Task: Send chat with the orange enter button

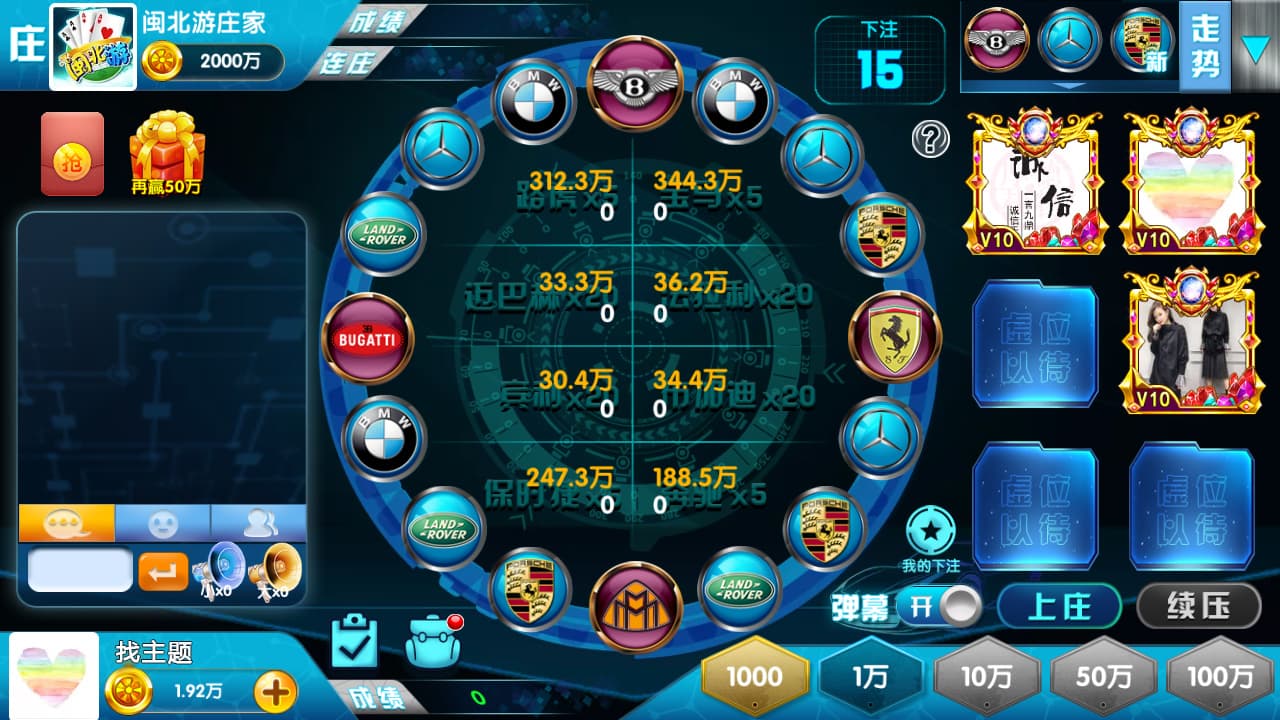Action: click(x=162, y=571)
